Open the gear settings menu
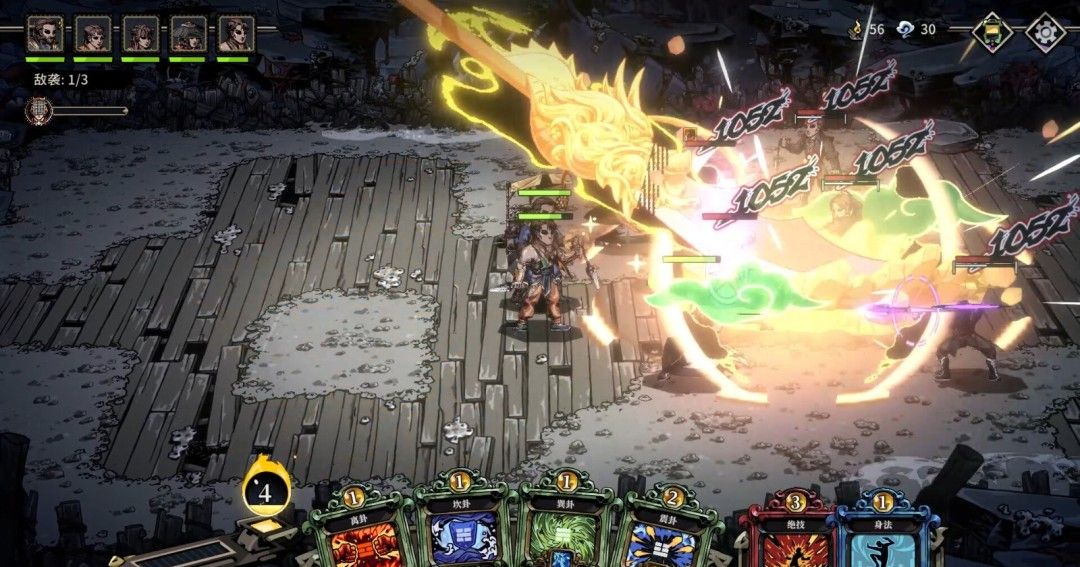 click(1045, 31)
